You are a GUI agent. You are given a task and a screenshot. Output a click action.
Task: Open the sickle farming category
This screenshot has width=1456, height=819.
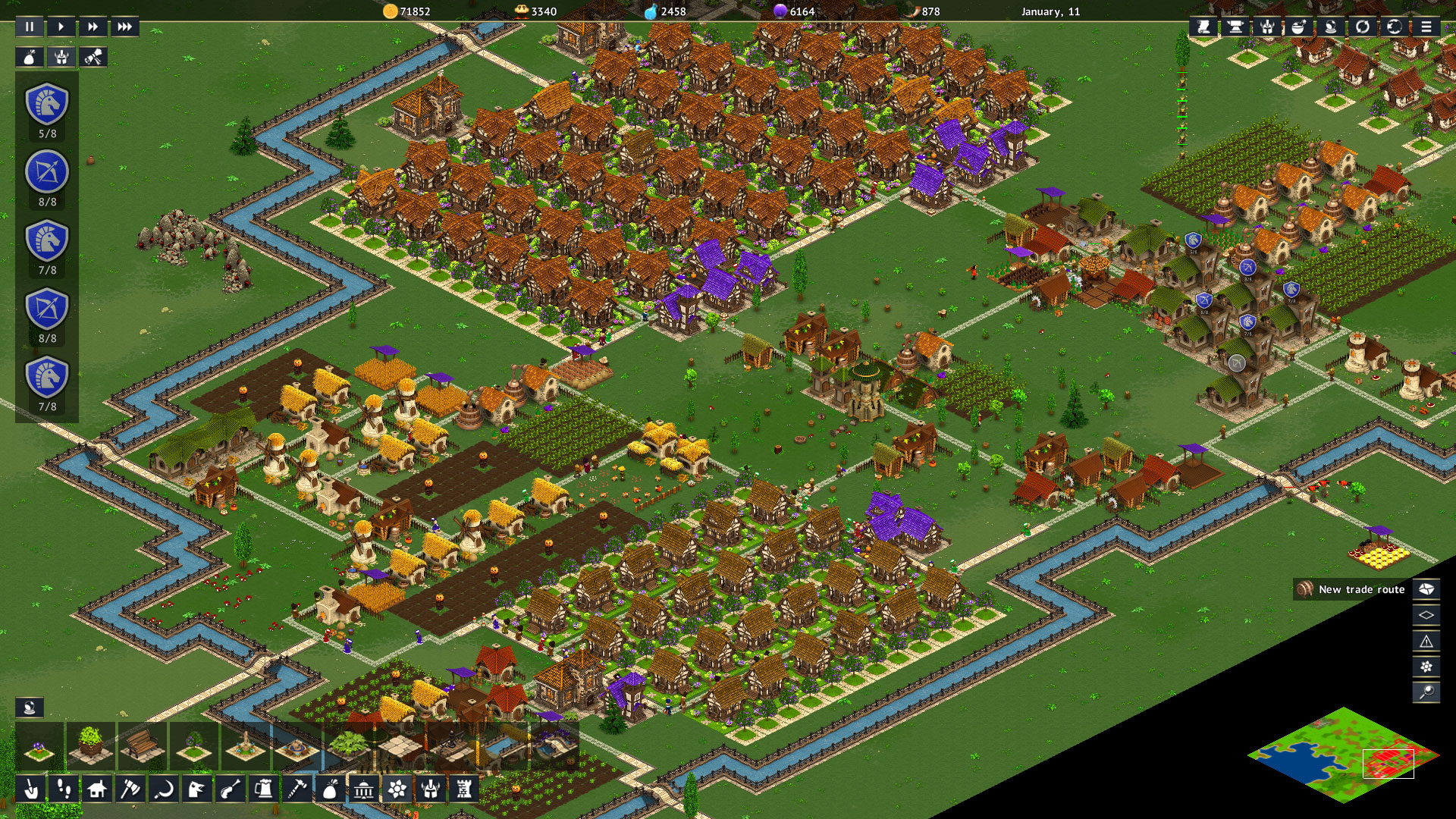[163, 789]
